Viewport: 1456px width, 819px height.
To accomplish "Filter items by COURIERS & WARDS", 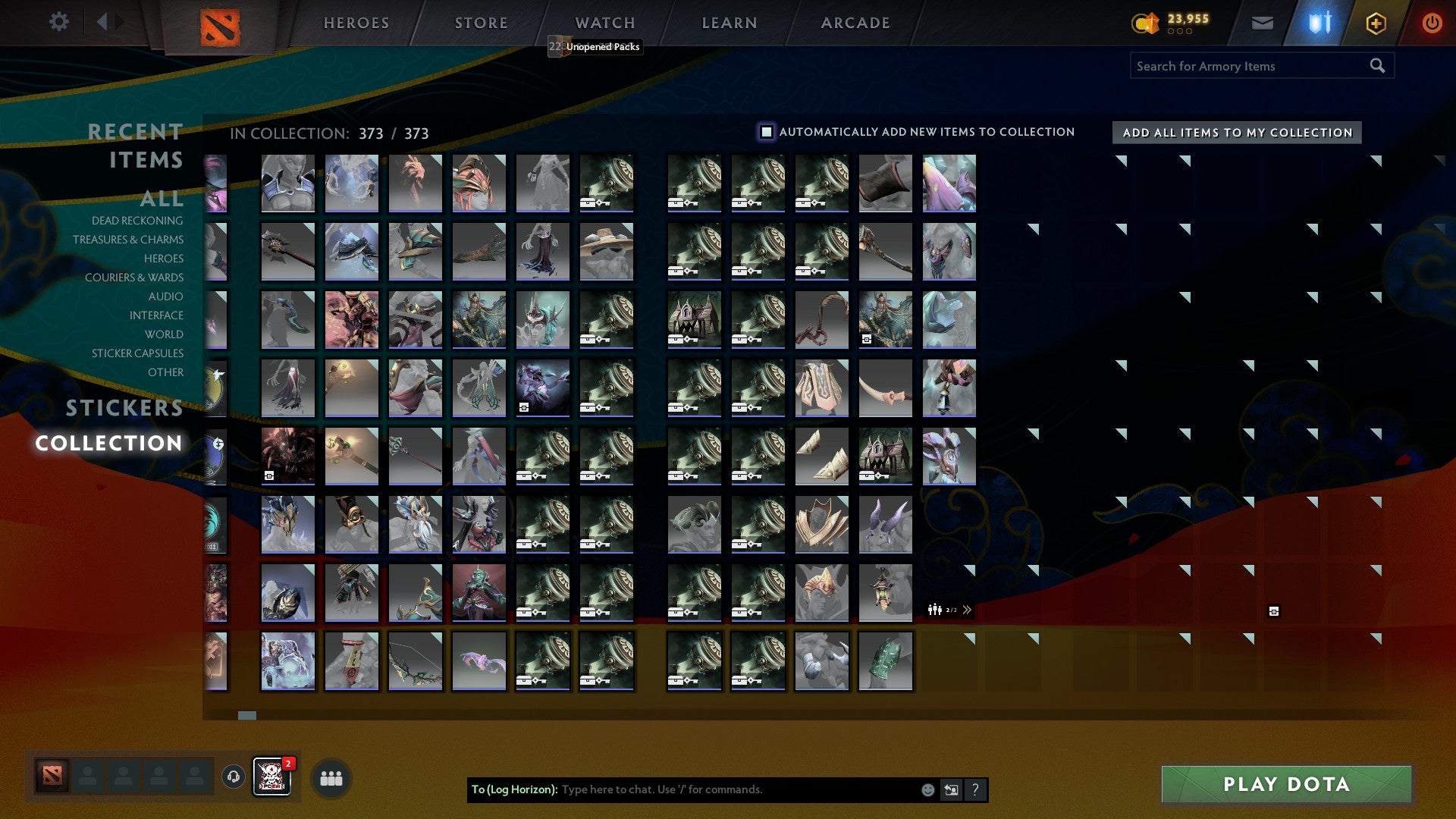I will 134,278.
